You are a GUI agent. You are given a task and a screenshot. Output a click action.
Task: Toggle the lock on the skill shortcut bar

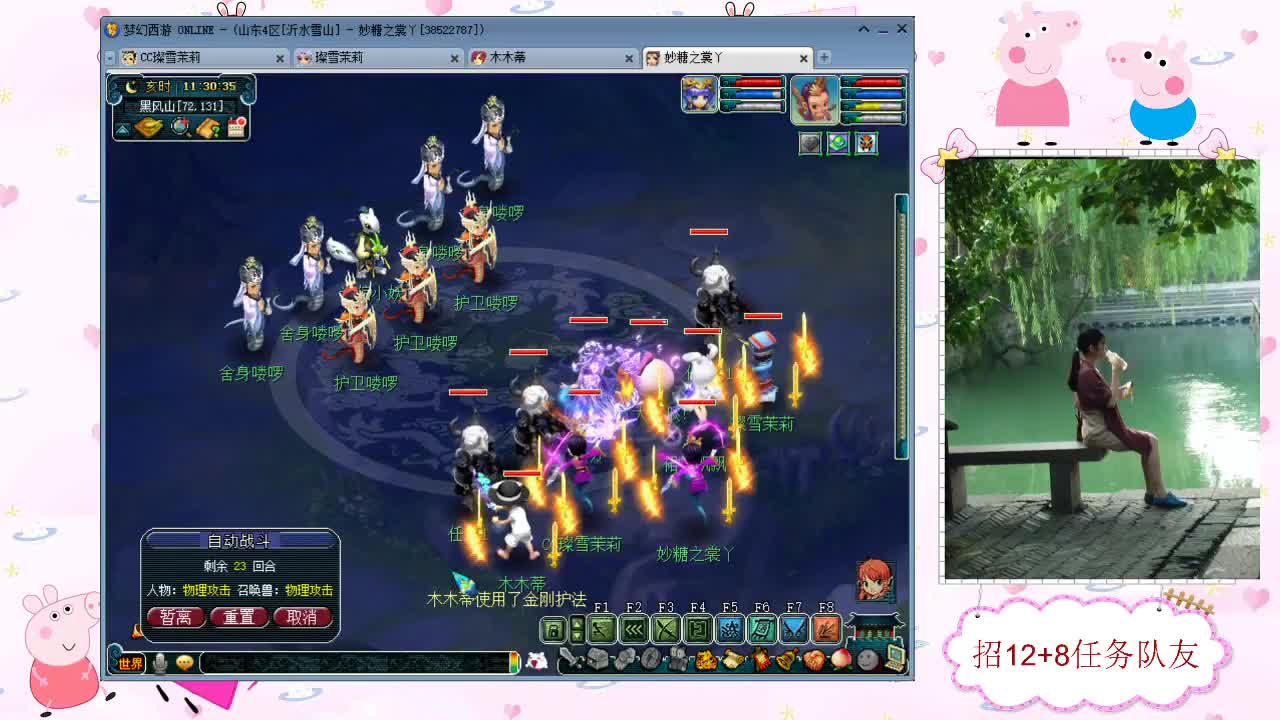(x=552, y=630)
